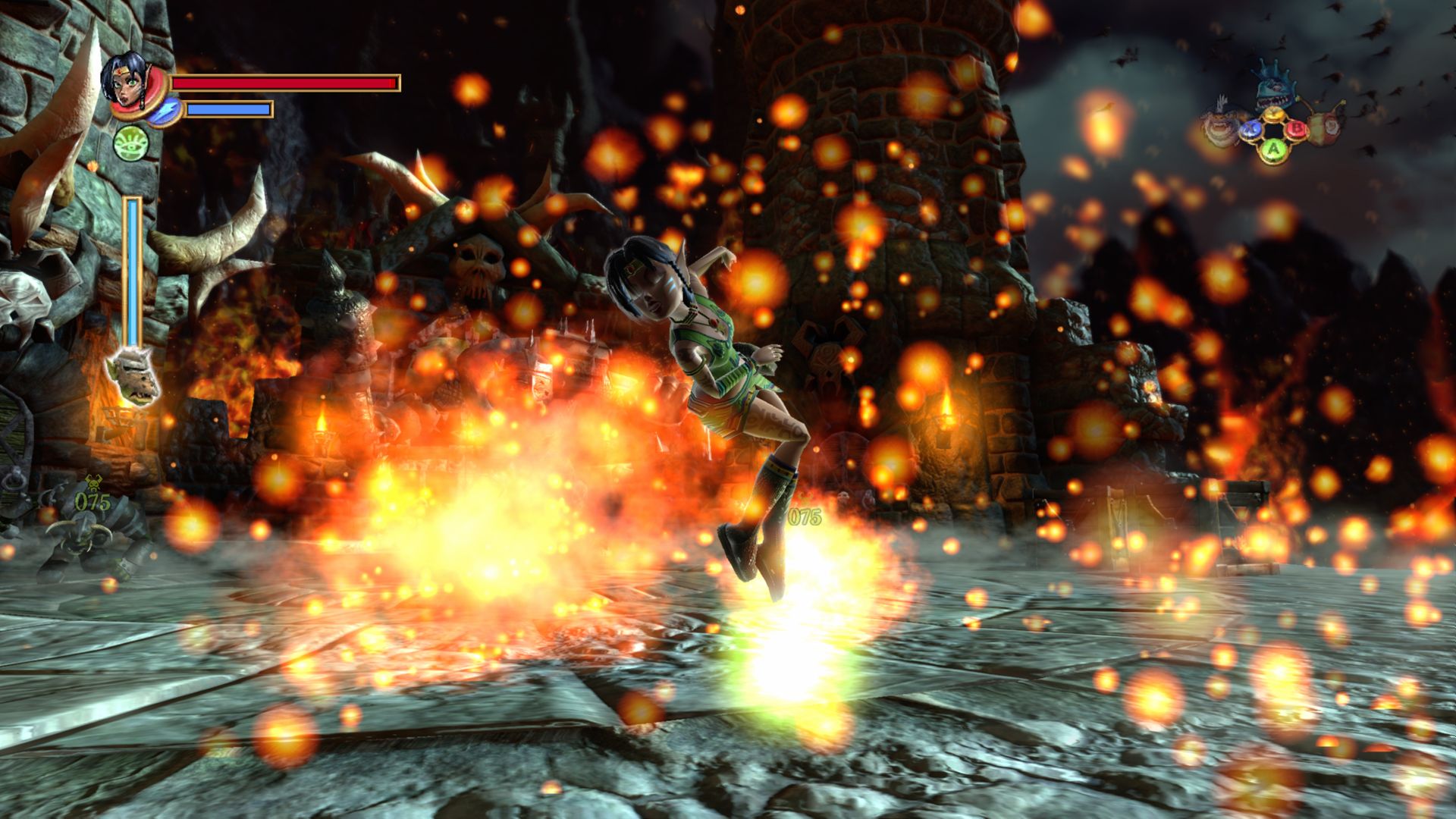The image size is (1456, 819).
Task: Activate the blue lightning bolt icon
Action: click(164, 111)
